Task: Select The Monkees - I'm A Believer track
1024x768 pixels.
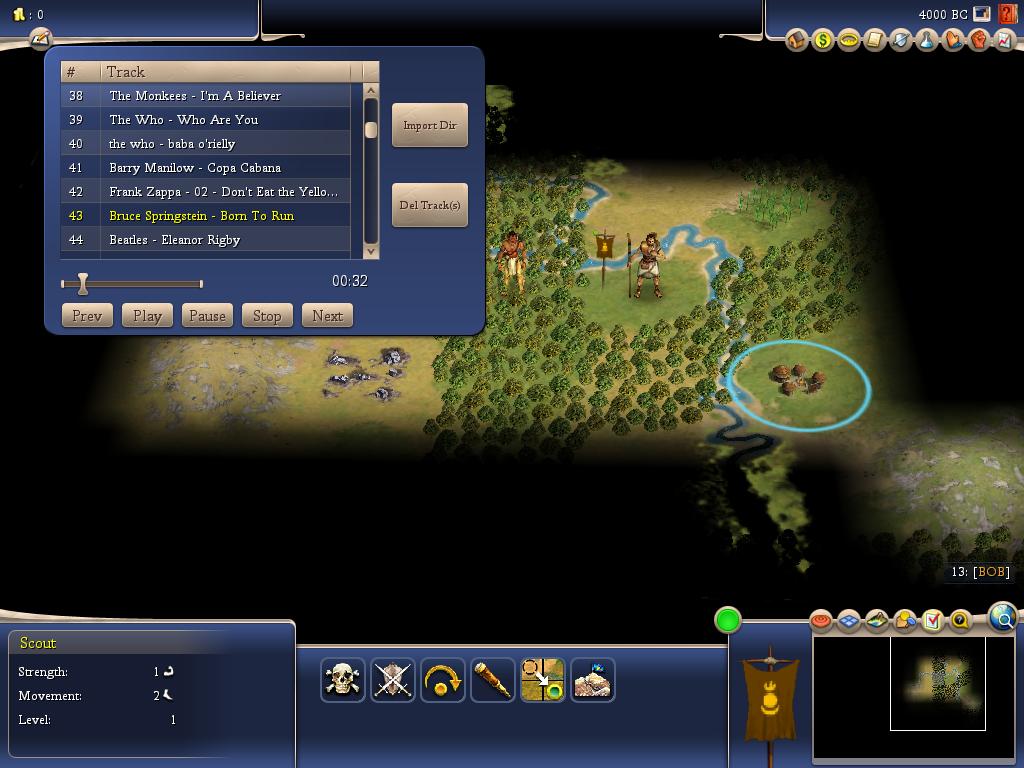Action: coord(195,96)
